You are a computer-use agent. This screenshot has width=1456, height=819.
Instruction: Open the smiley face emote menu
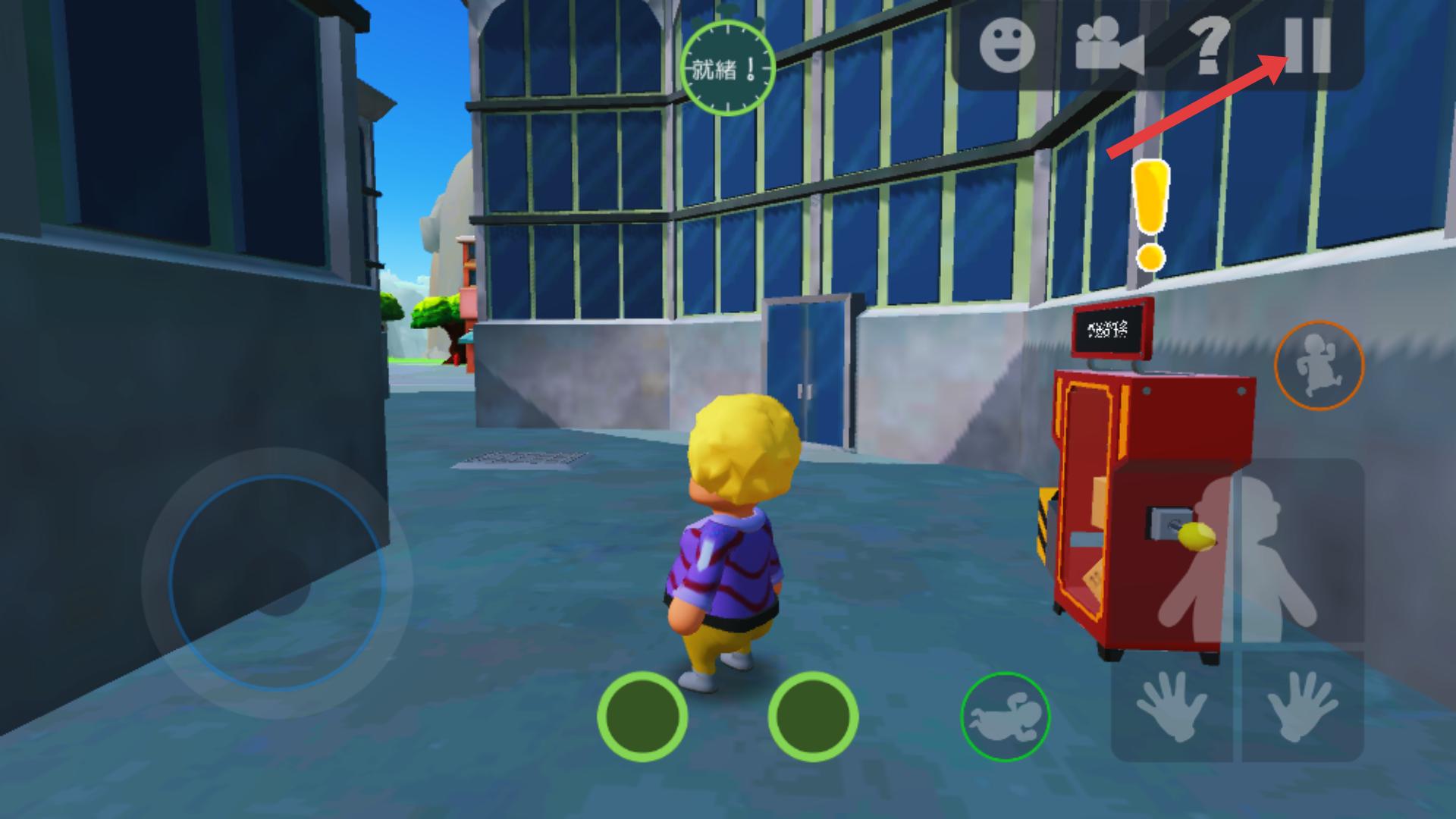click(x=1006, y=44)
